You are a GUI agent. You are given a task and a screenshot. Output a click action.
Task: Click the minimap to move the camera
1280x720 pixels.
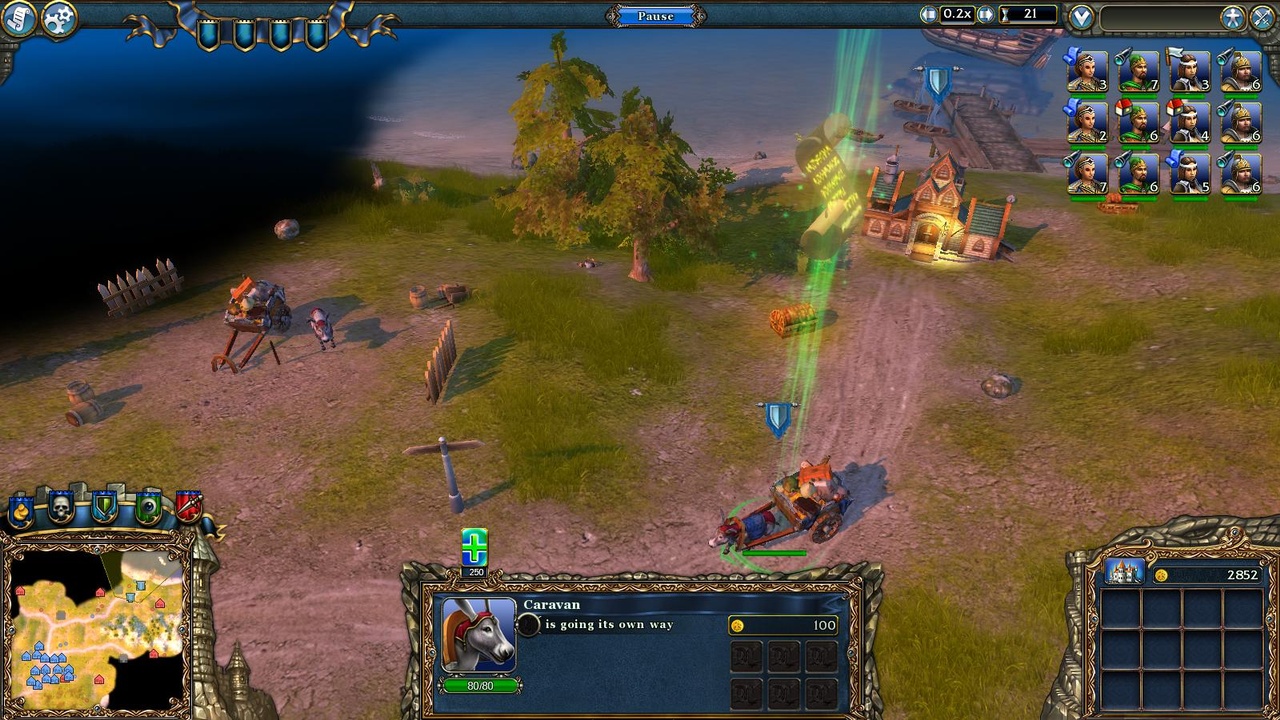(x=100, y=630)
